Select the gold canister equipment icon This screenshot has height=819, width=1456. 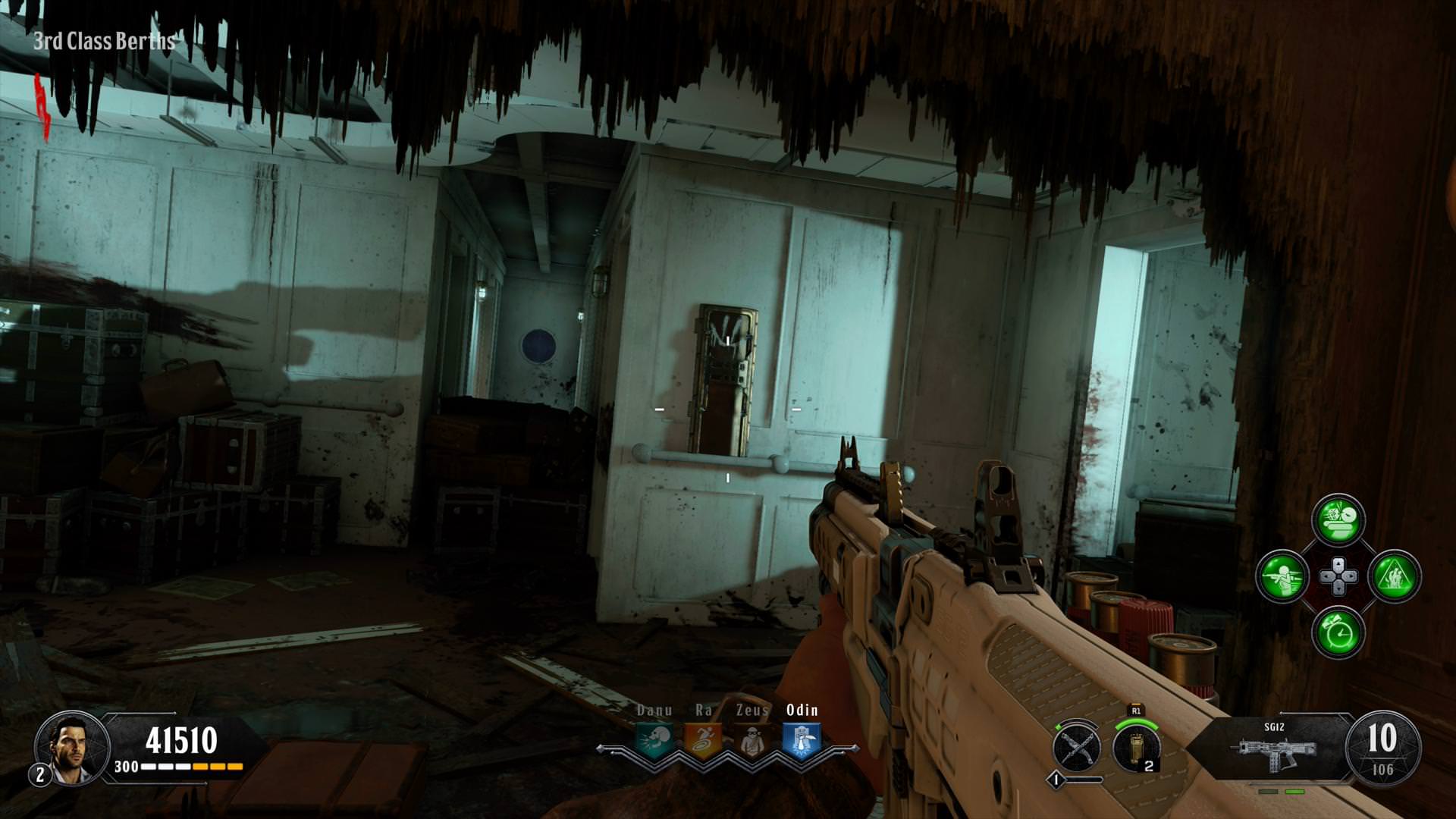point(1136,747)
